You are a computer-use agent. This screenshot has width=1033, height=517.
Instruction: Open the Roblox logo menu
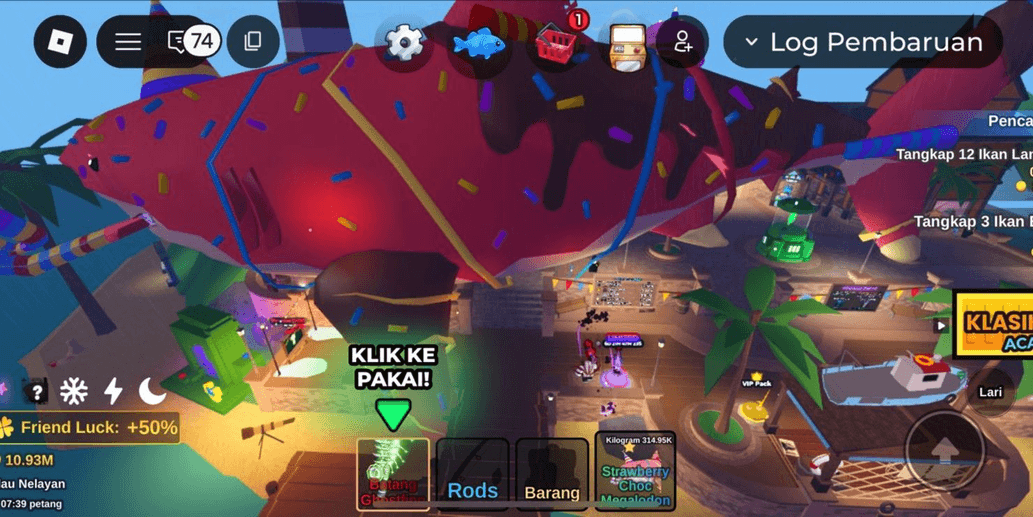point(60,42)
